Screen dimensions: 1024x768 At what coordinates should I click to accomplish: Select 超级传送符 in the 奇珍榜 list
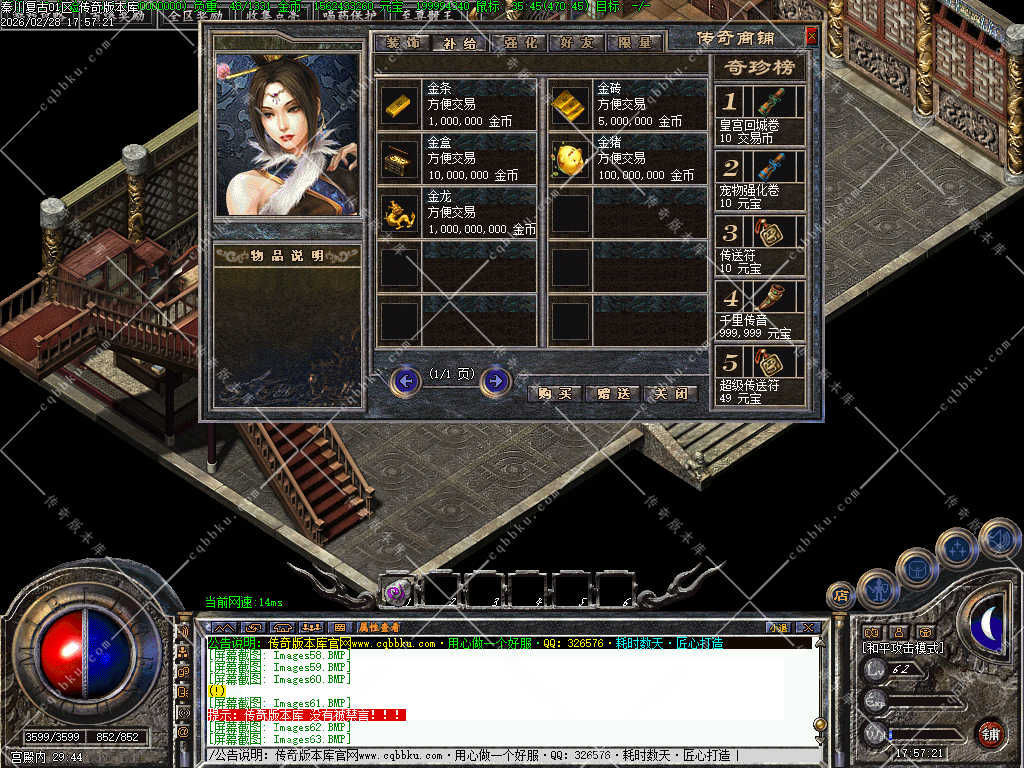[x=761, y=374]
